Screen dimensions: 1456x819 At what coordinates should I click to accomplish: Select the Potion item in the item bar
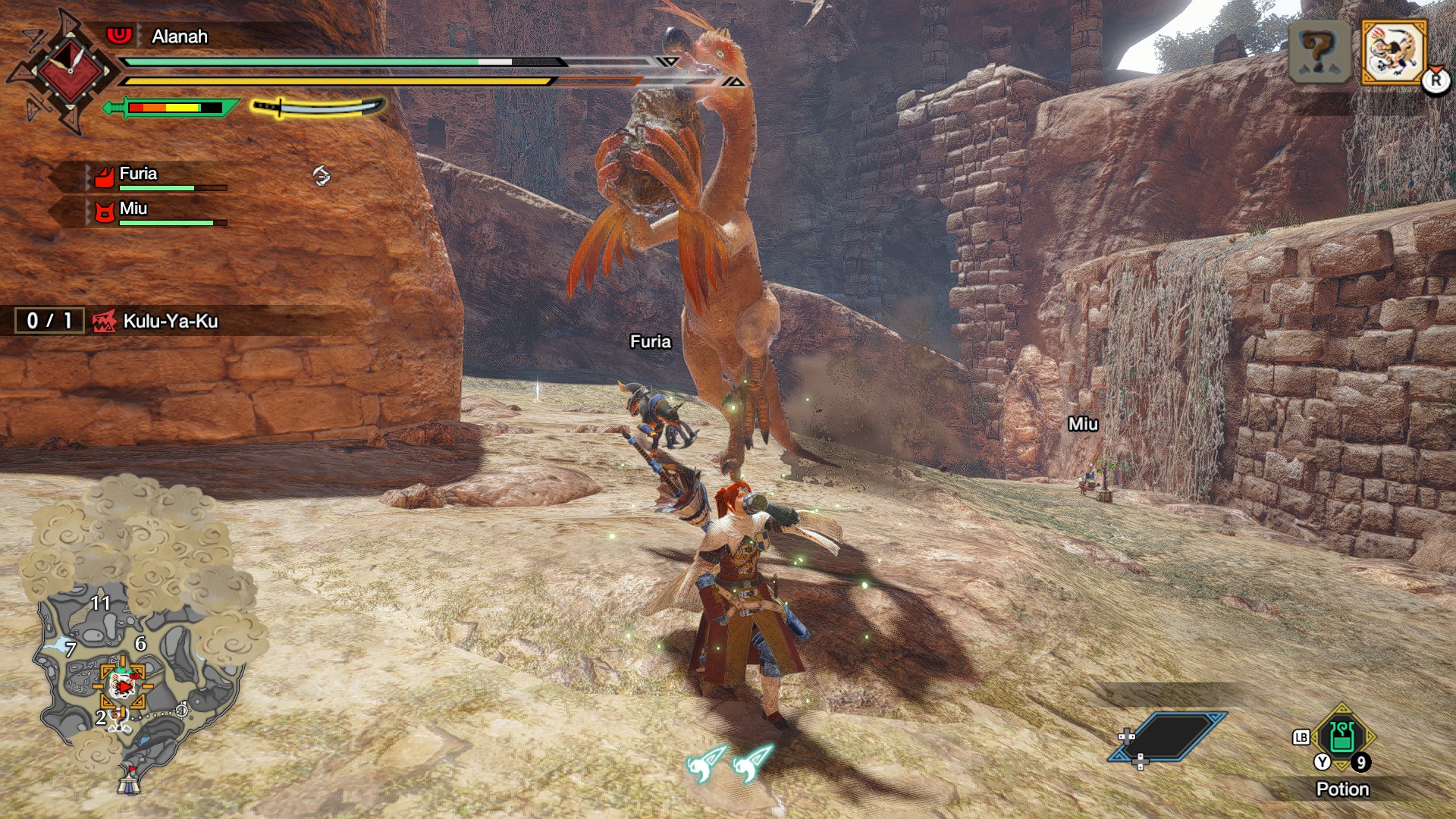click(x=1341, y=737)
